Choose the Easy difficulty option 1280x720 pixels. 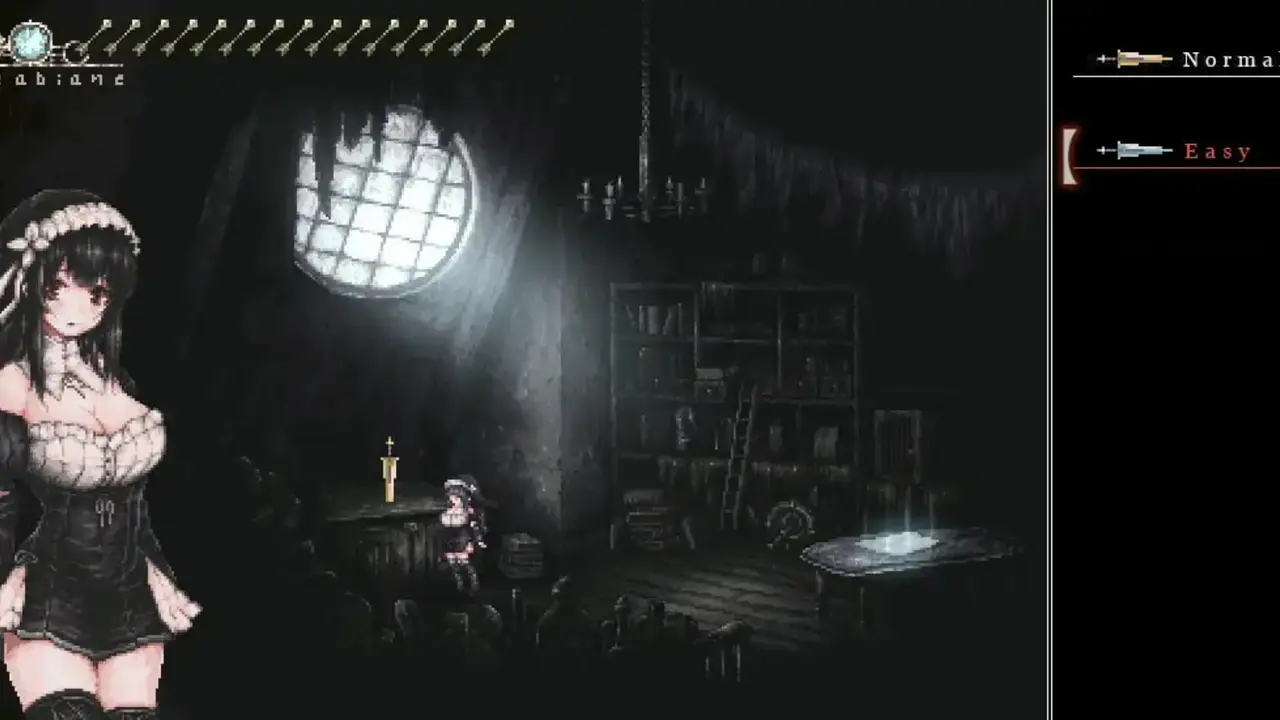[1217, 152]
